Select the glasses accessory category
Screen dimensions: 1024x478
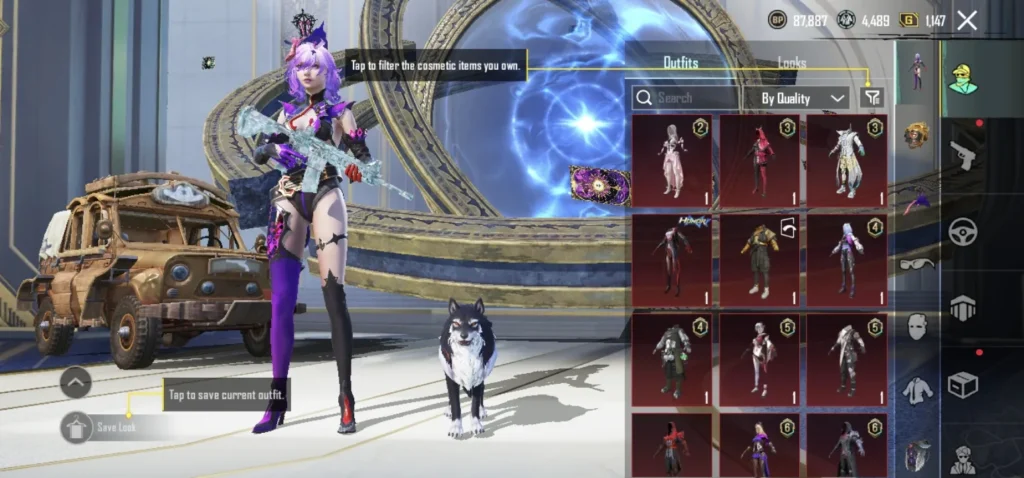(x=917, y=264)
